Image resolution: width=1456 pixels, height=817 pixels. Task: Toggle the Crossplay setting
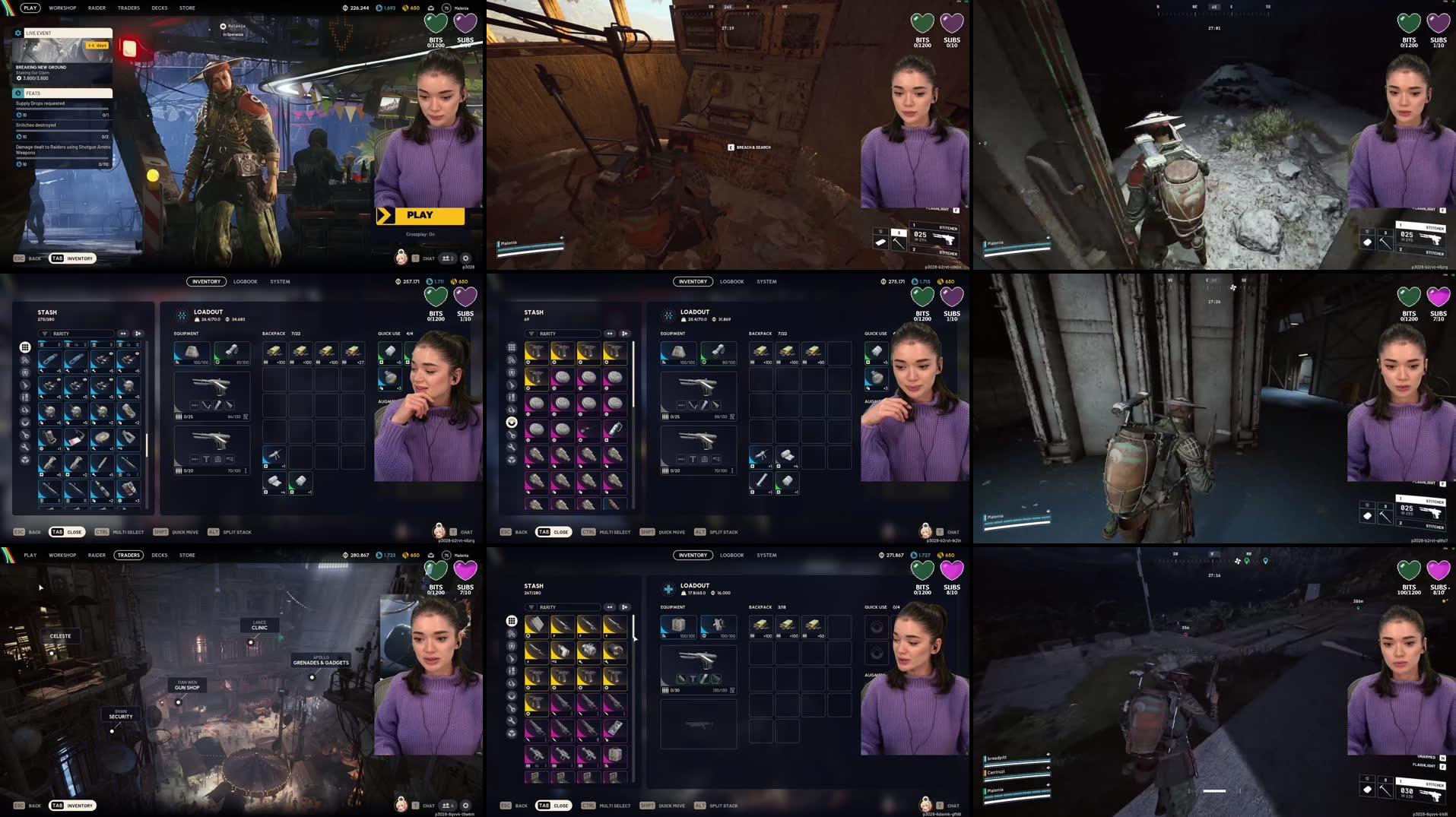point(420,234)
